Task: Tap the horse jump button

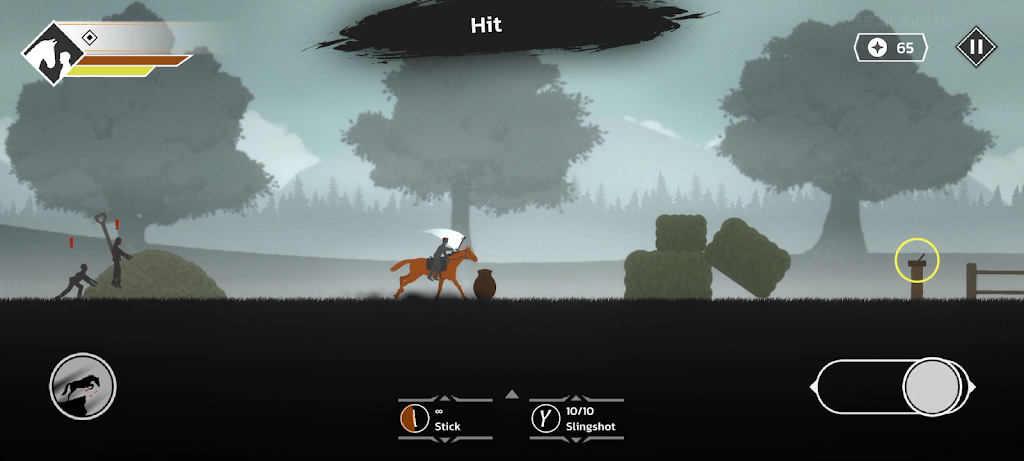Action: pos(83,386)
